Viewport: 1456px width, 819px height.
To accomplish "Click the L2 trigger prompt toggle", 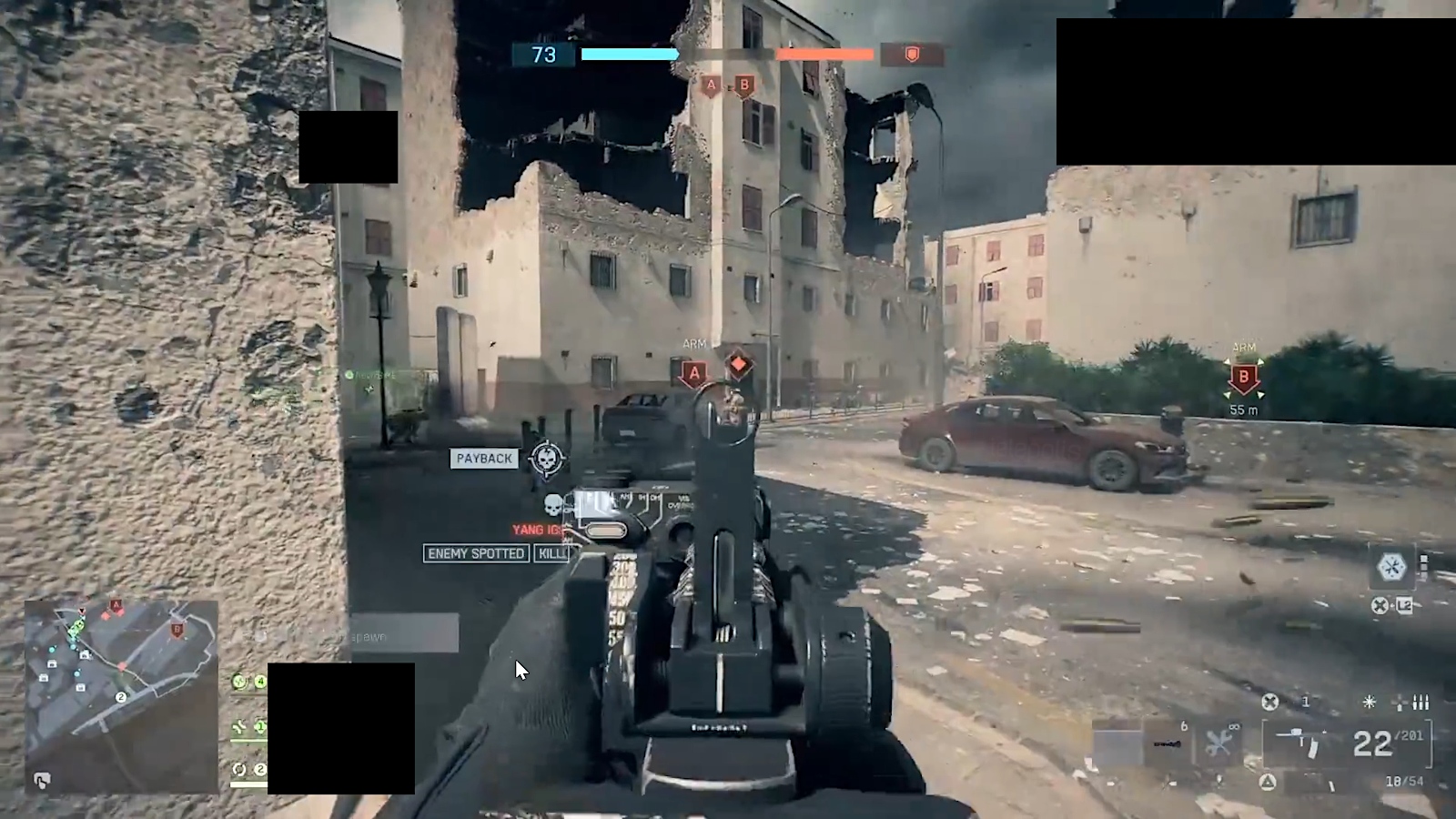I will point(1402,602).
